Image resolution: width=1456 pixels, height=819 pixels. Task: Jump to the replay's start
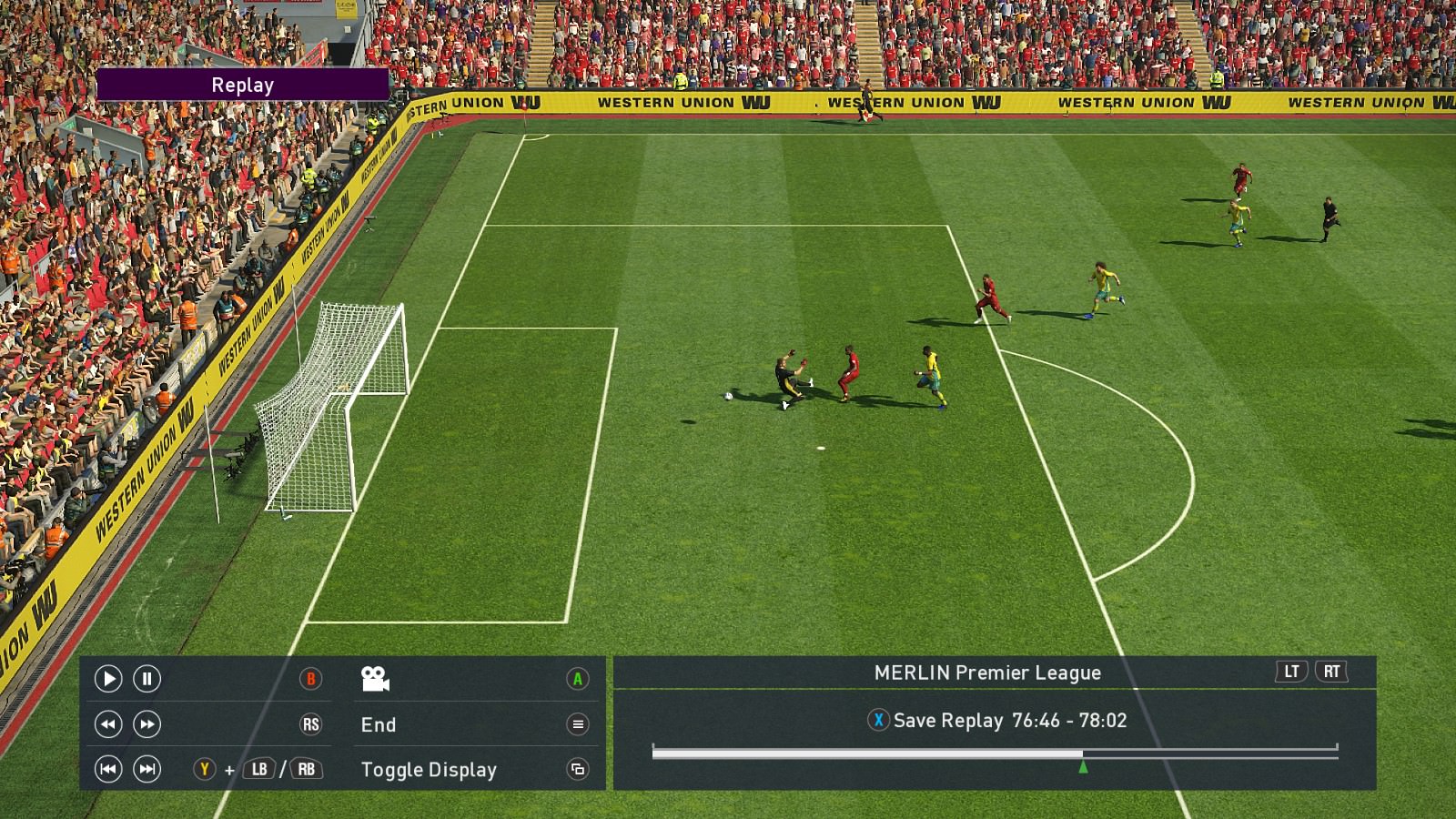[x=108, y=770]
